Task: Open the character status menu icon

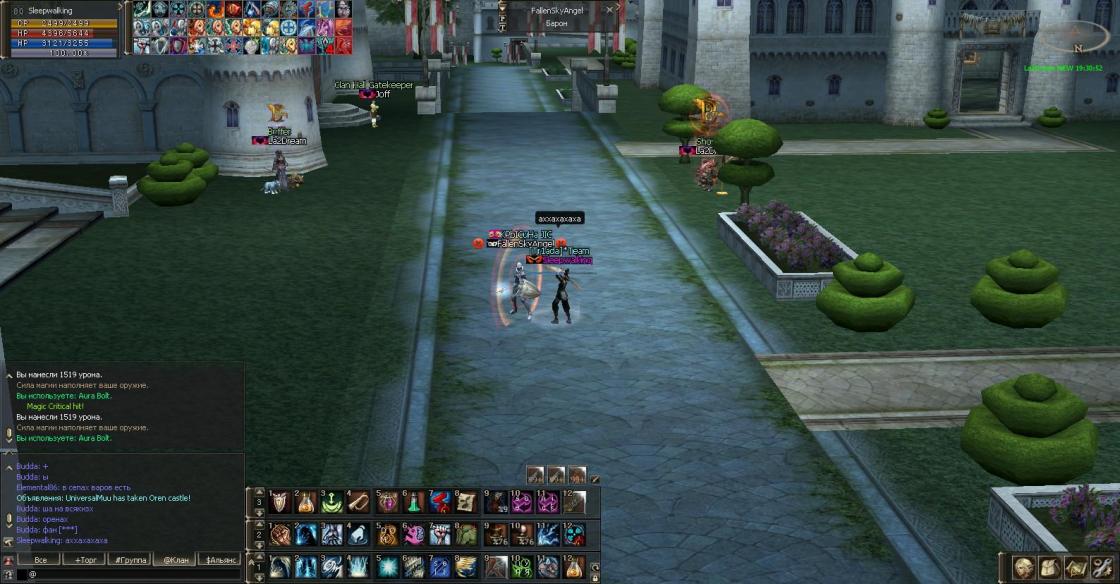Action: click(x=1023, y=567)
